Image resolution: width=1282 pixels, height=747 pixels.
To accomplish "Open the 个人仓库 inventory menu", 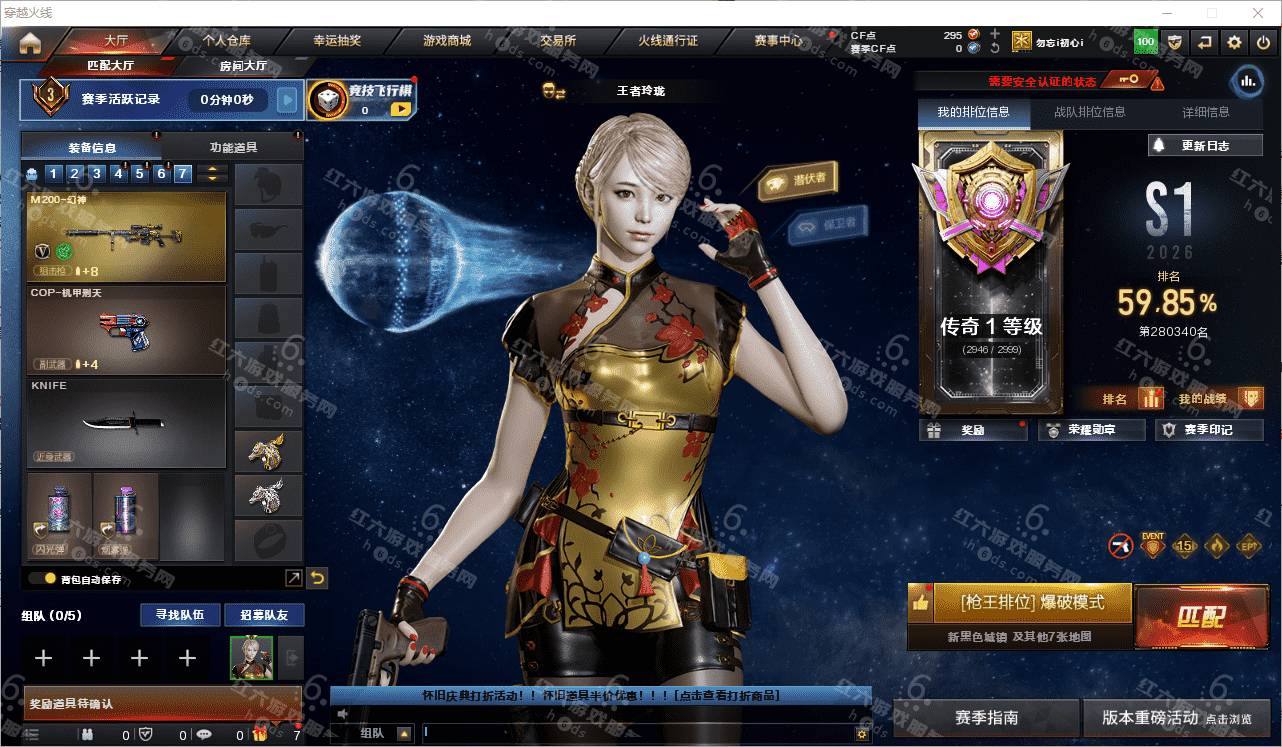I will pyautogui.click(x=227, y=41).
